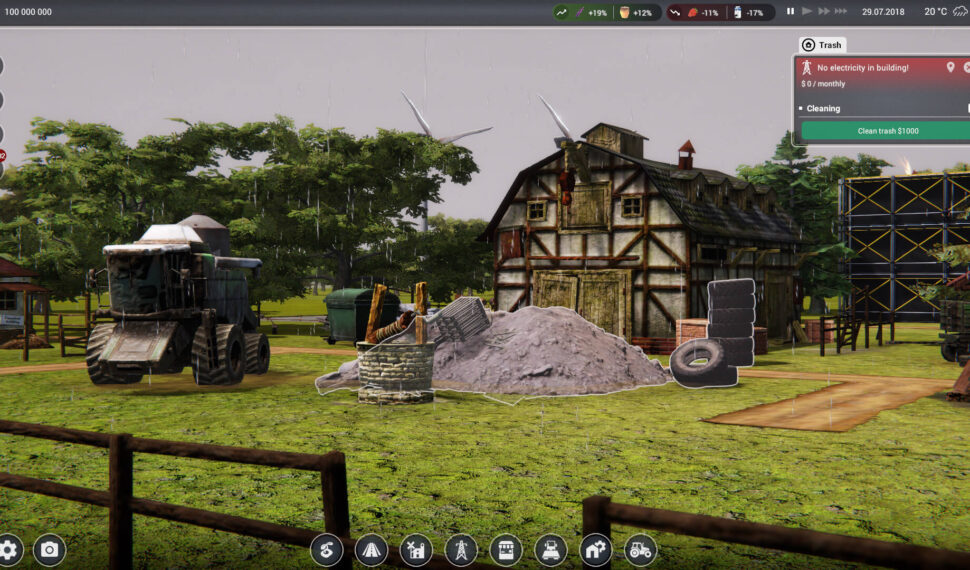Open the market stall menu
The height and width of the screenshot is (570, 970).
506,549
